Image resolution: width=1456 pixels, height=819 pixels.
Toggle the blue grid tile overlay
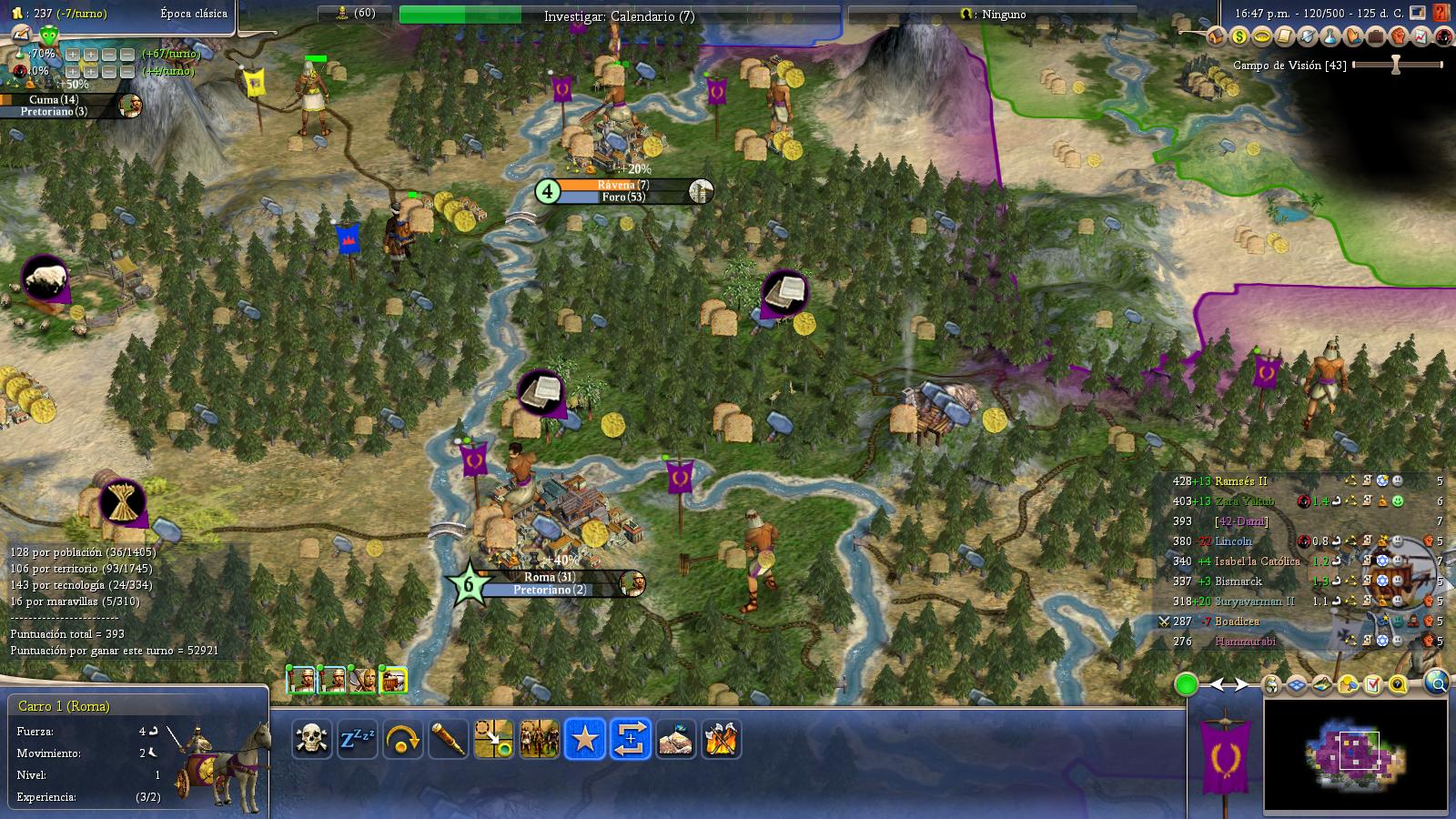pyautogui.click(x=1296, y=685)
